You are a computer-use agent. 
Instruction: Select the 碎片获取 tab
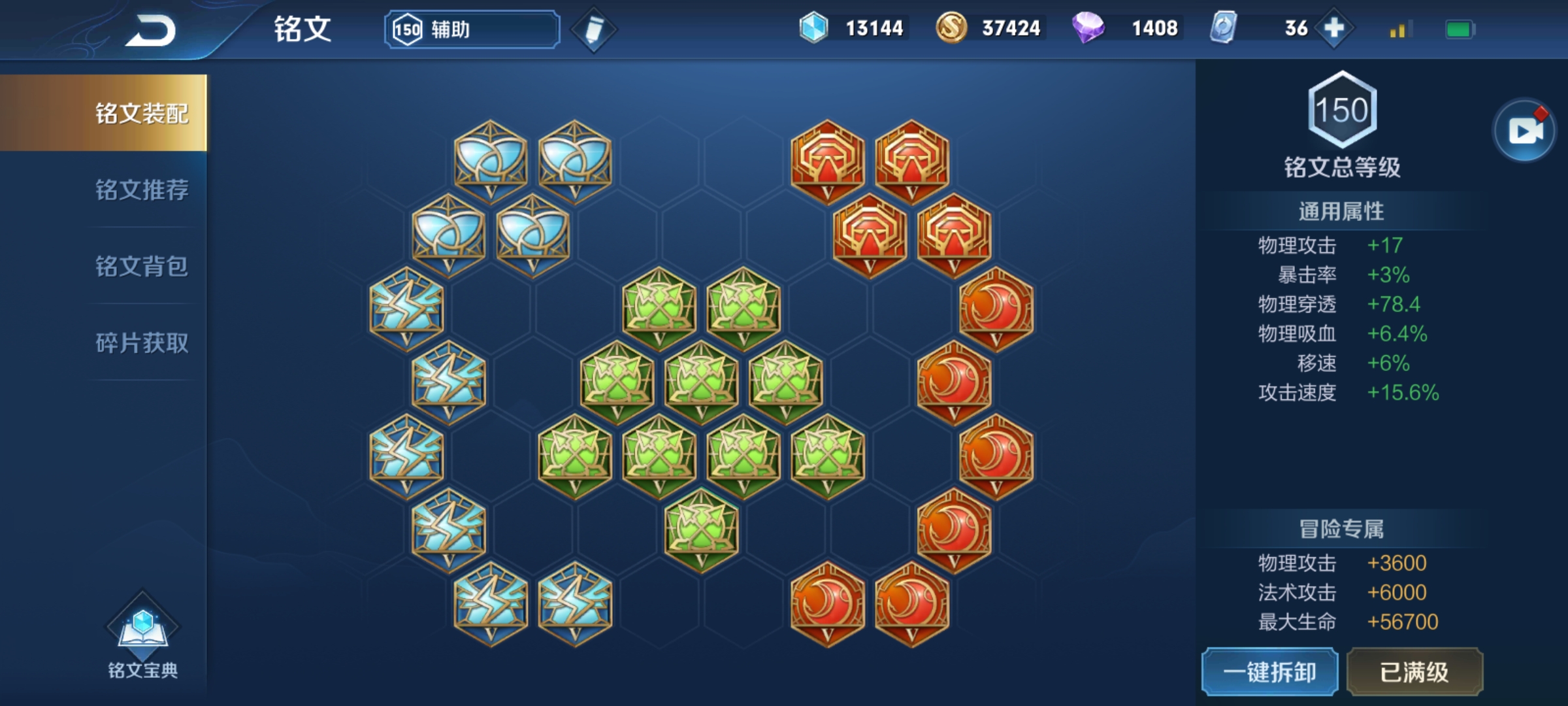[141, 343]
